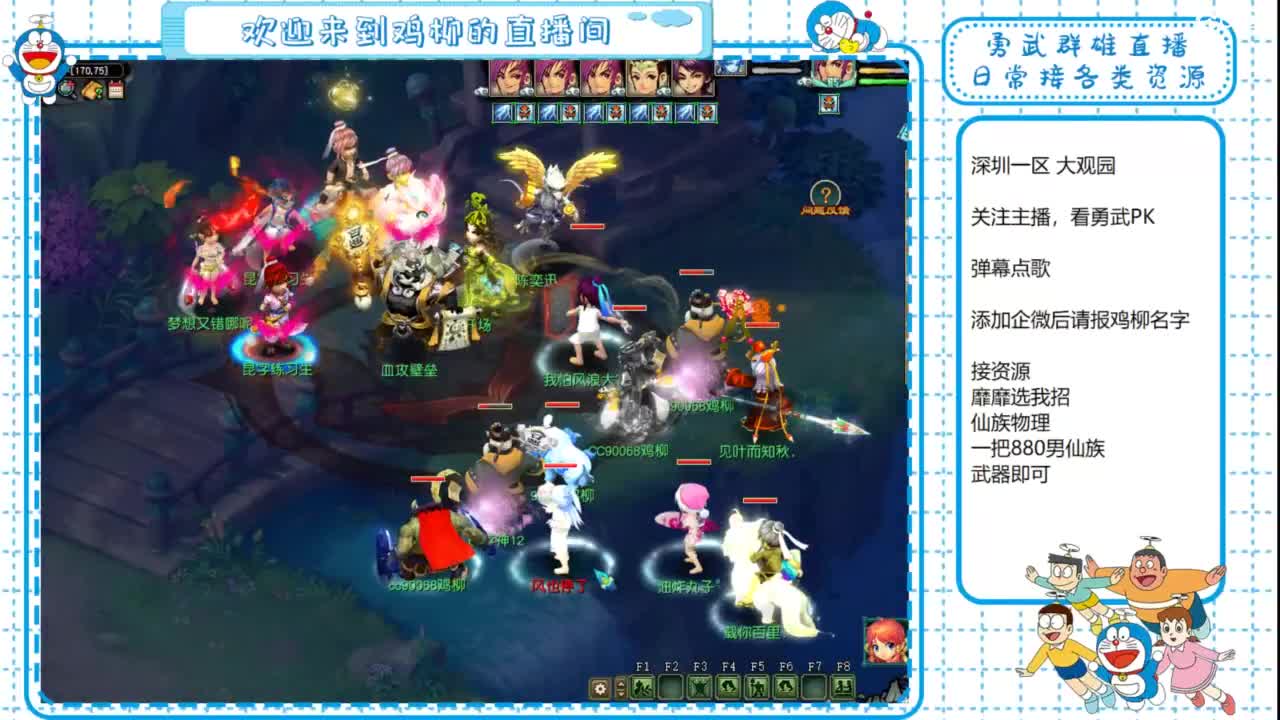Expand the hotbar page with the up arrow
This screenshot has height=720, width=1280.
(620, 683)
